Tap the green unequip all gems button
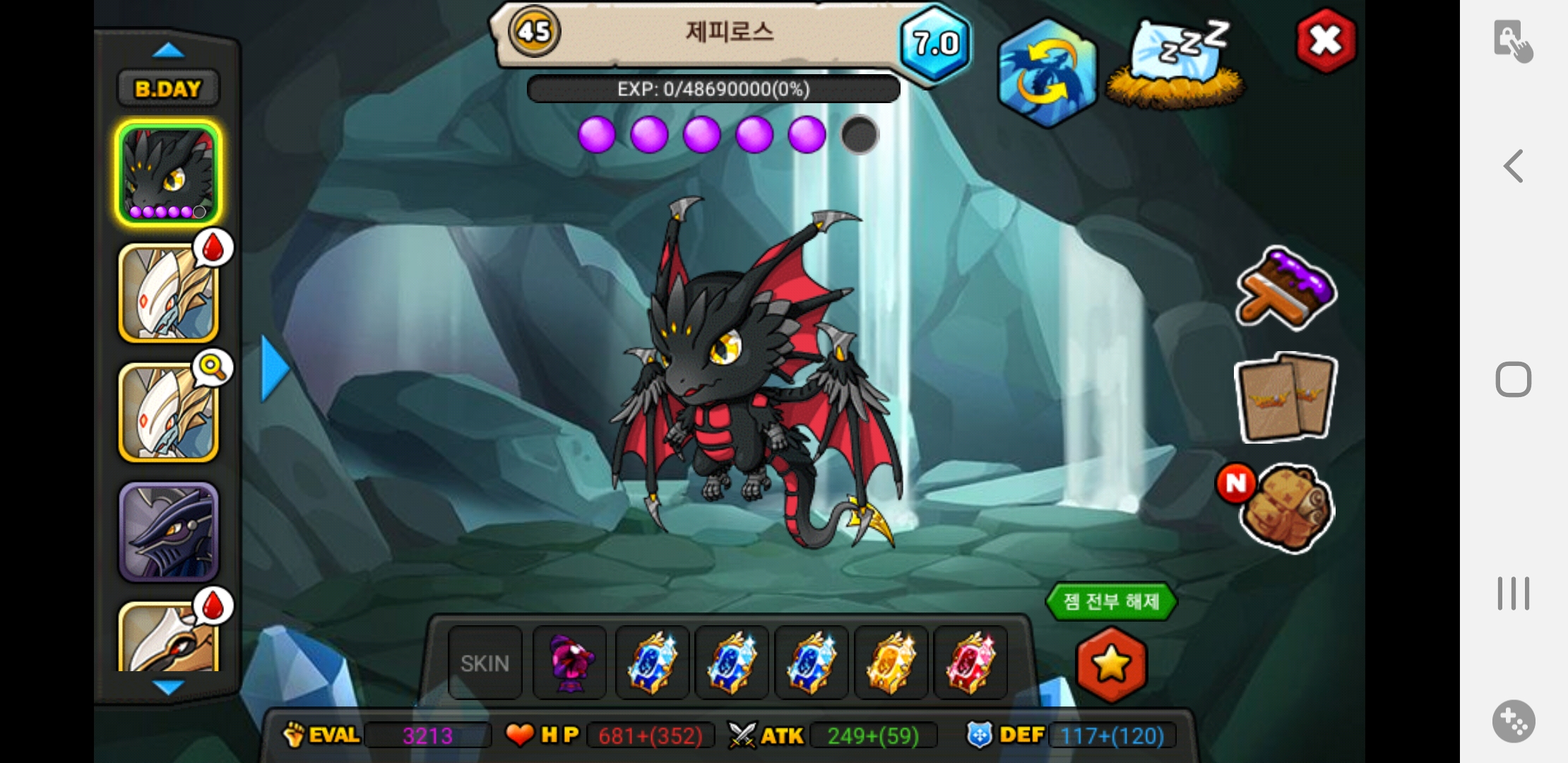This screenshot has height=763, width=1568. [x=1111, y=602]
